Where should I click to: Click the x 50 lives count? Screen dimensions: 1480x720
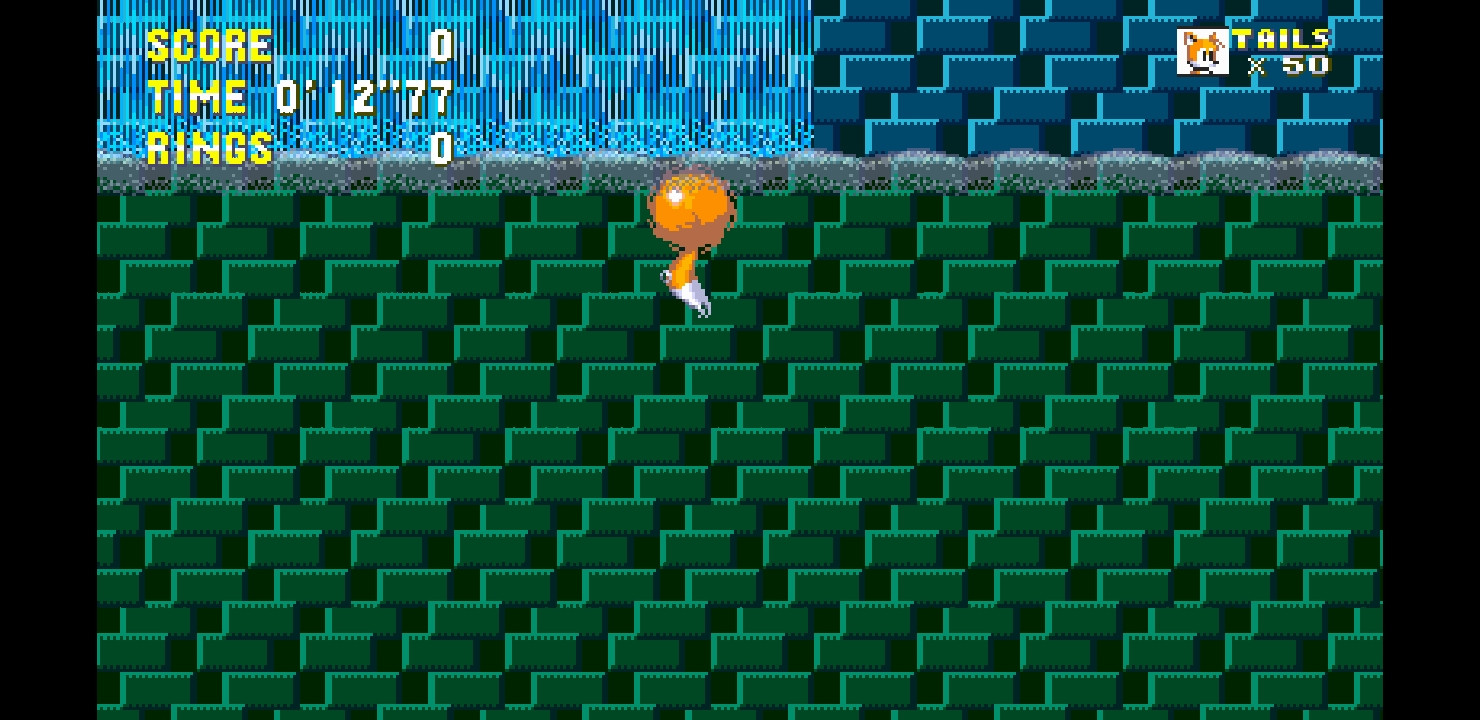tap(1292, 67)
